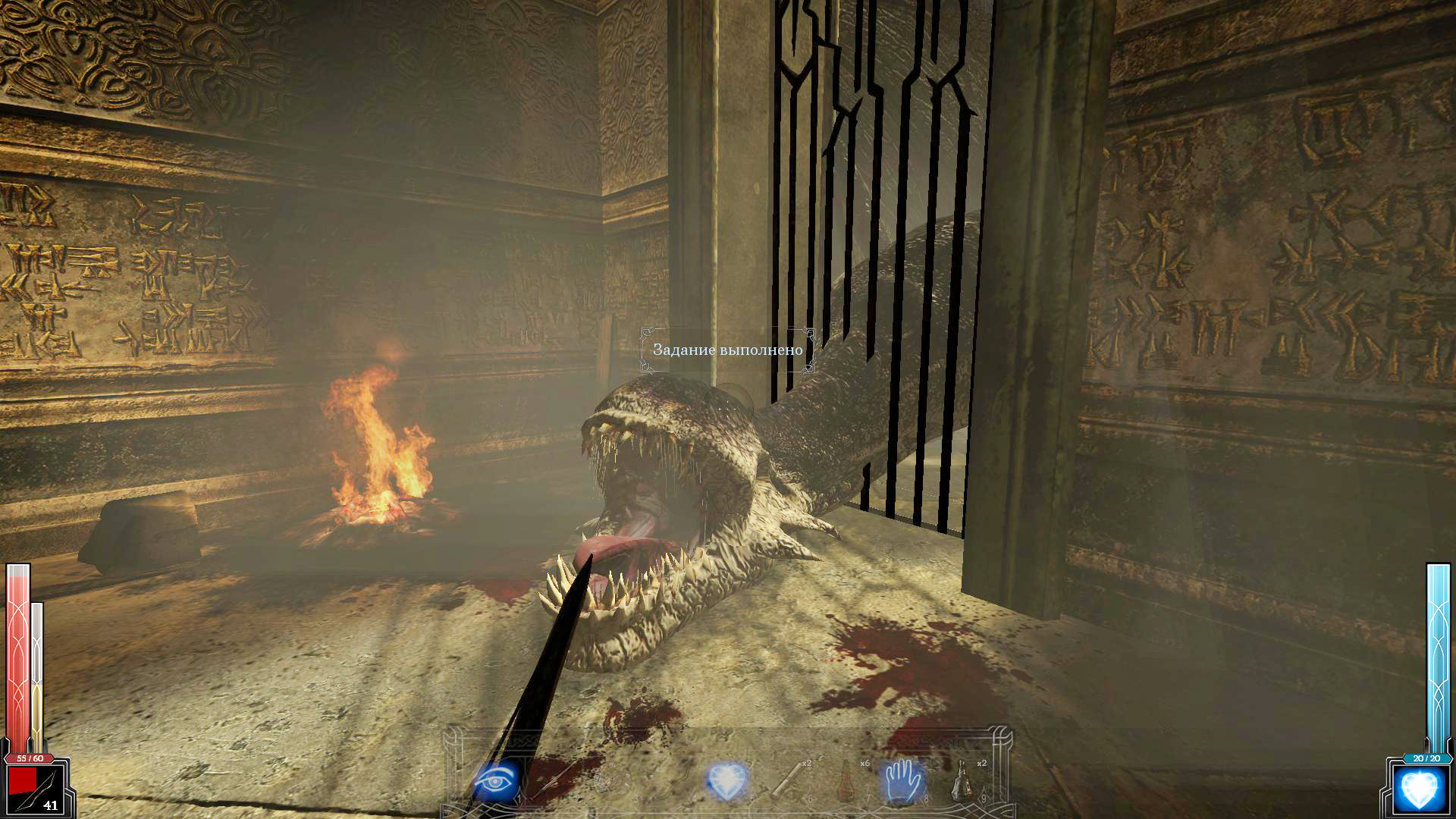The width and height of the screenshot is (1456, 819).
Task: Click the equipped bow weapon box
Action: (36, 789)
